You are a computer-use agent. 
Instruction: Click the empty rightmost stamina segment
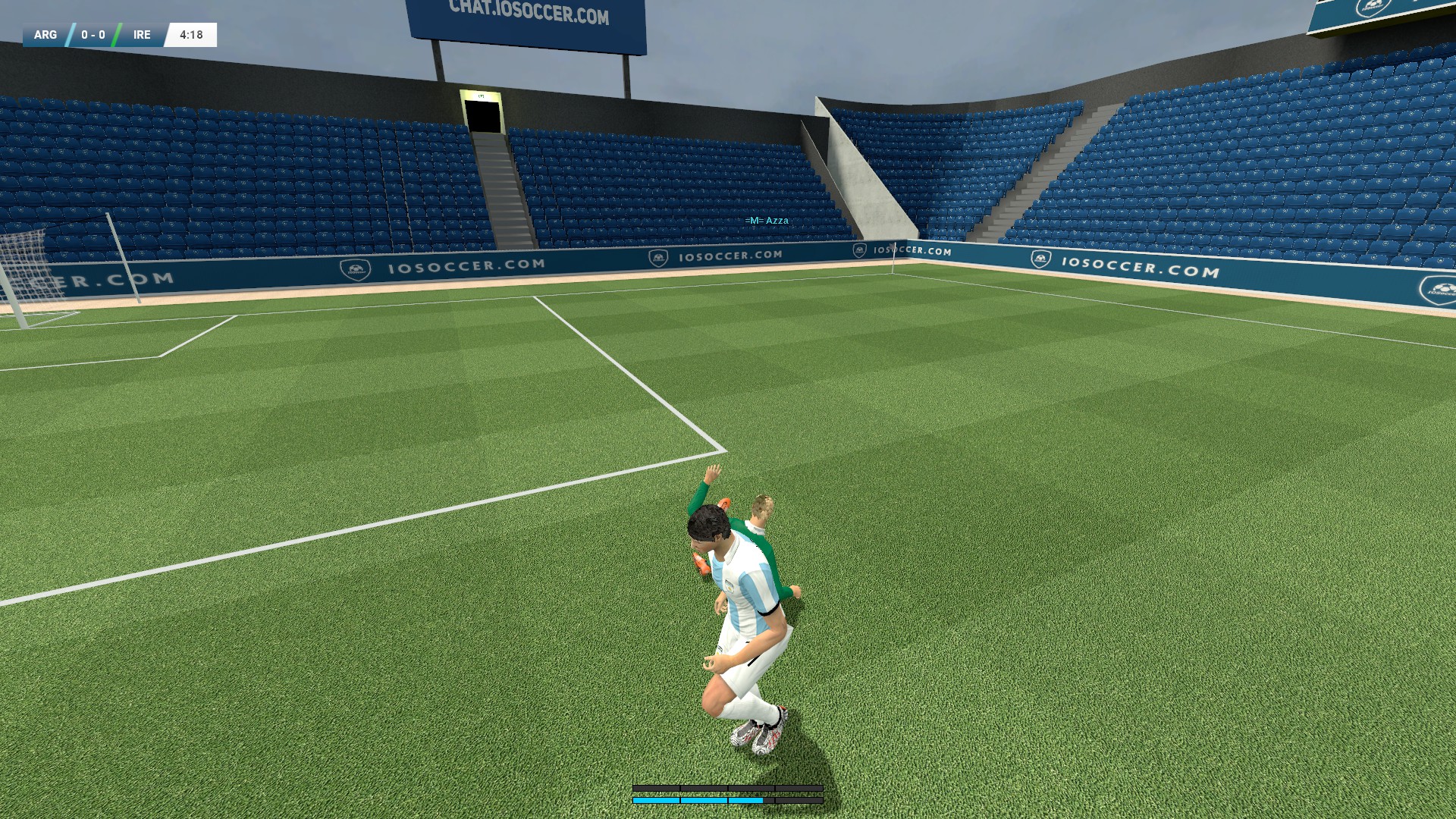click(800, 800)
